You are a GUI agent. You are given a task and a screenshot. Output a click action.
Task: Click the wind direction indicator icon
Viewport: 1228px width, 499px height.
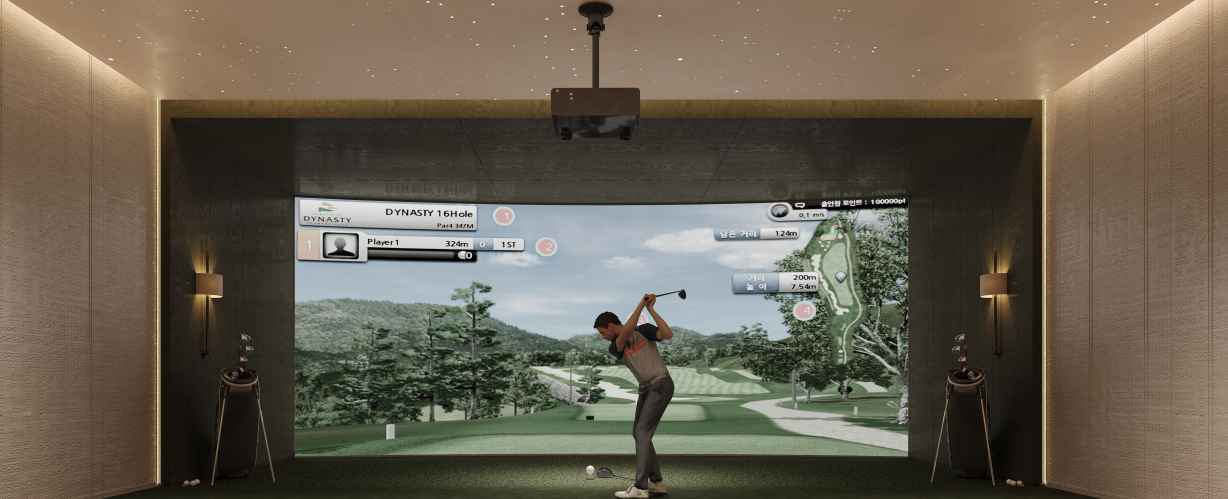click(x=779, y=212)
